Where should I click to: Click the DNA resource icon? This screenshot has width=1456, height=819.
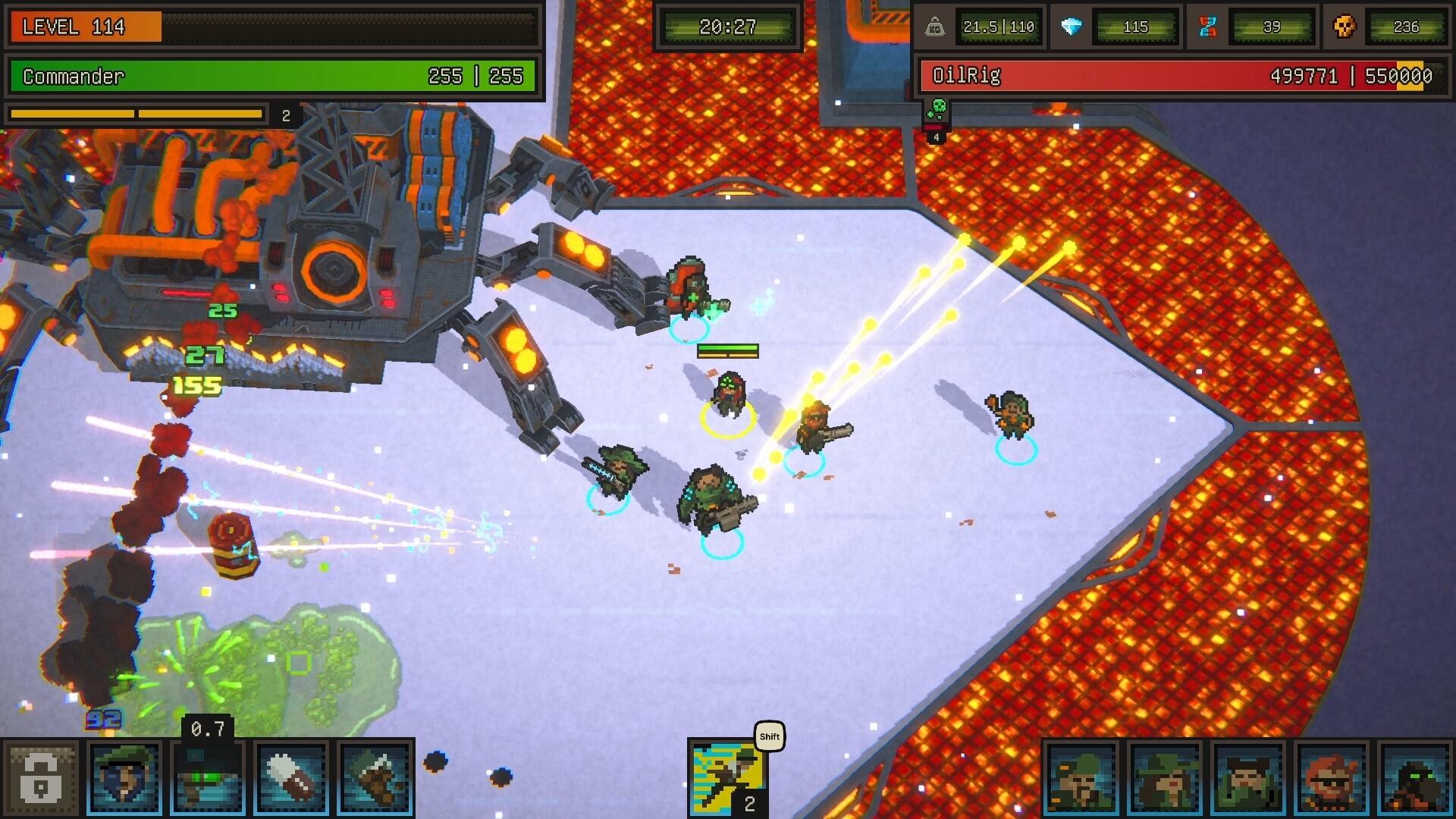point(1207,27)
